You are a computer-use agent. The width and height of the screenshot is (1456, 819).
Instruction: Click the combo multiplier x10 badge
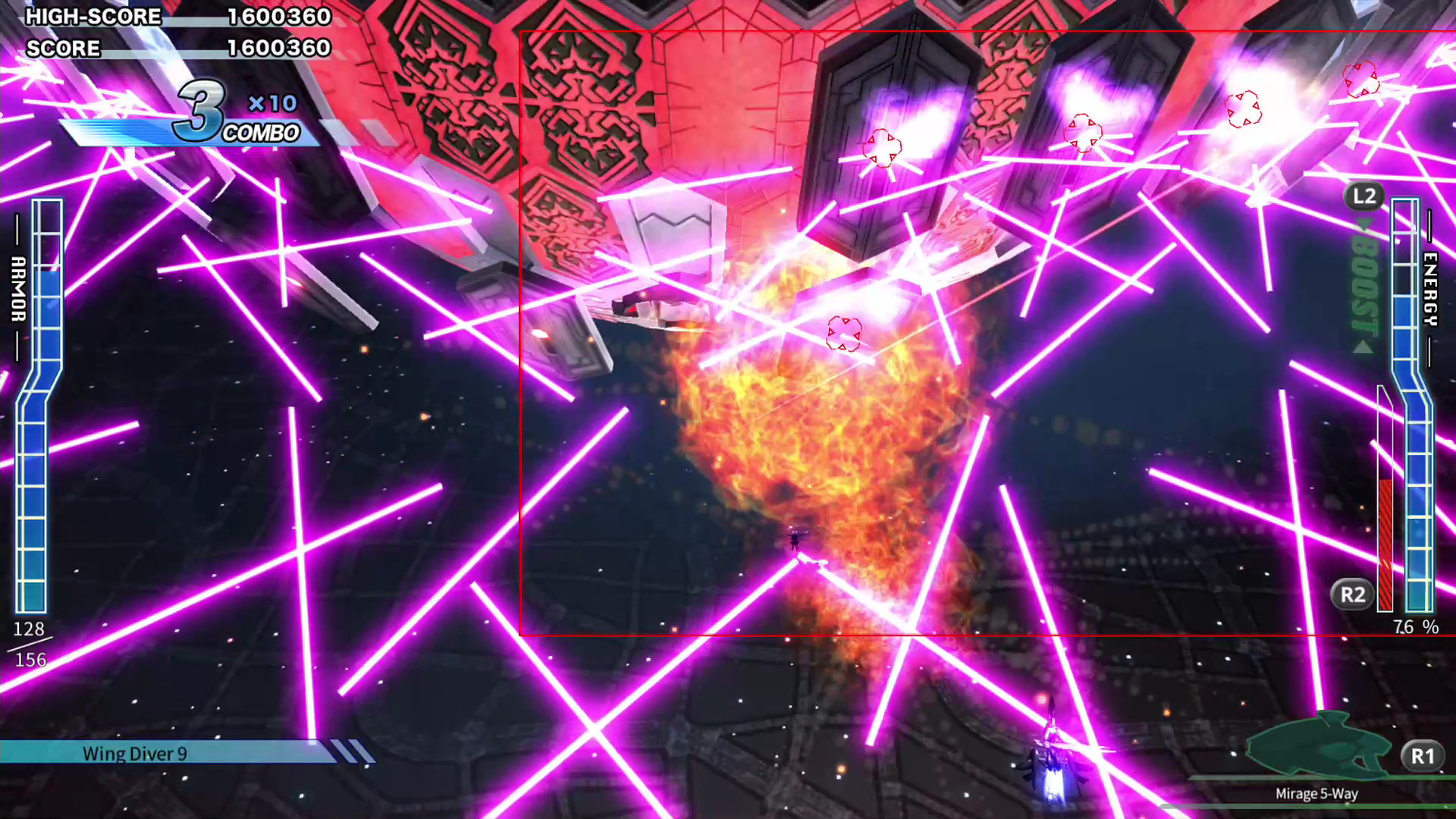(x=271, y=104)
